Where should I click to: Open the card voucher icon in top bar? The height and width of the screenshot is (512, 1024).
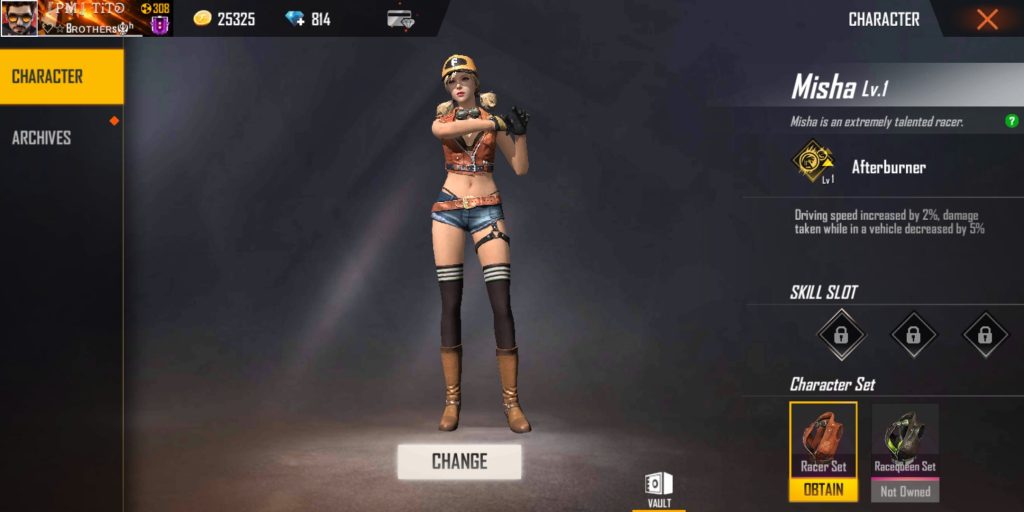400,19
